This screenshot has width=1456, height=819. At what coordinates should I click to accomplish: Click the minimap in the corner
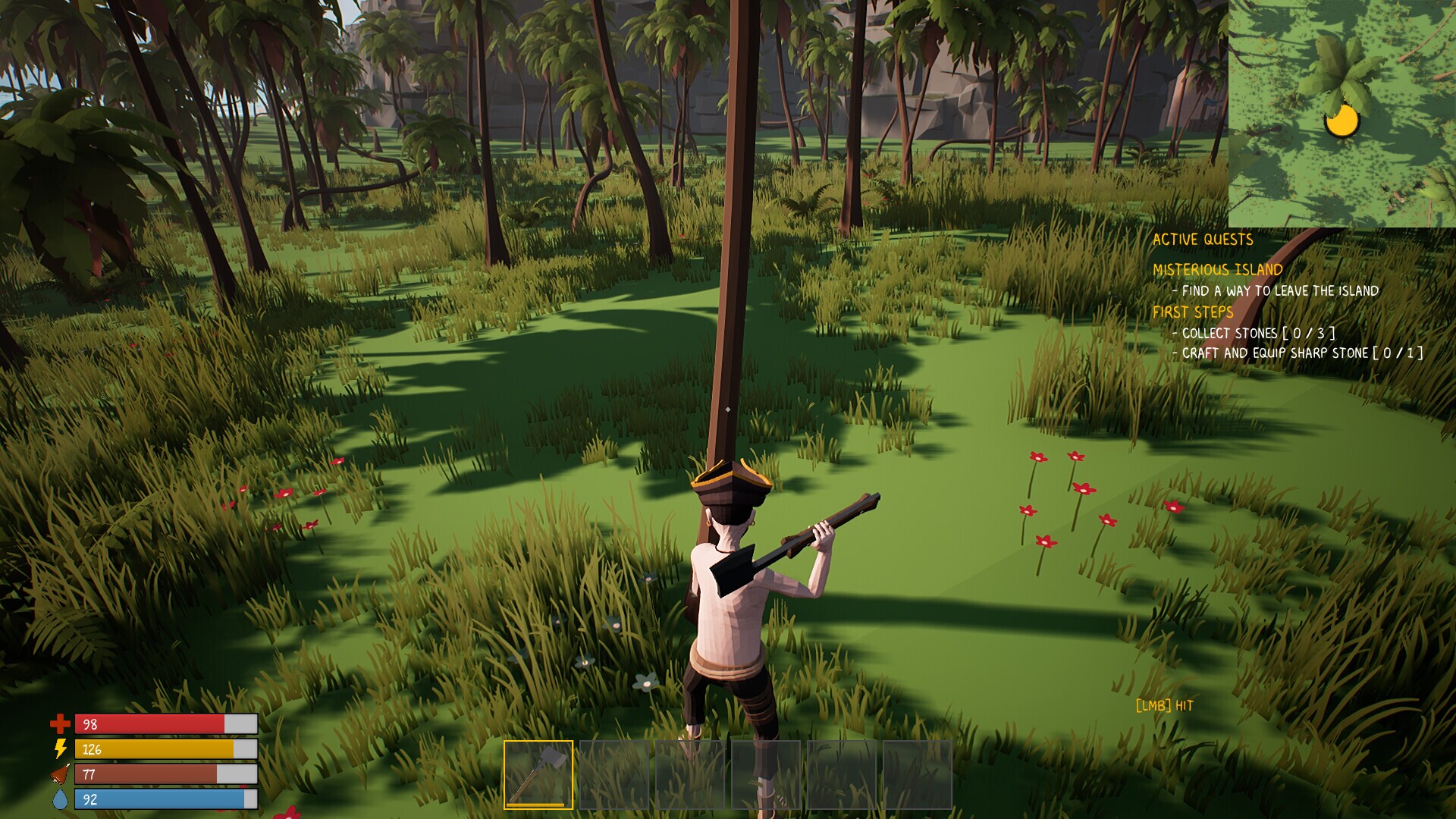(1341, 113)
